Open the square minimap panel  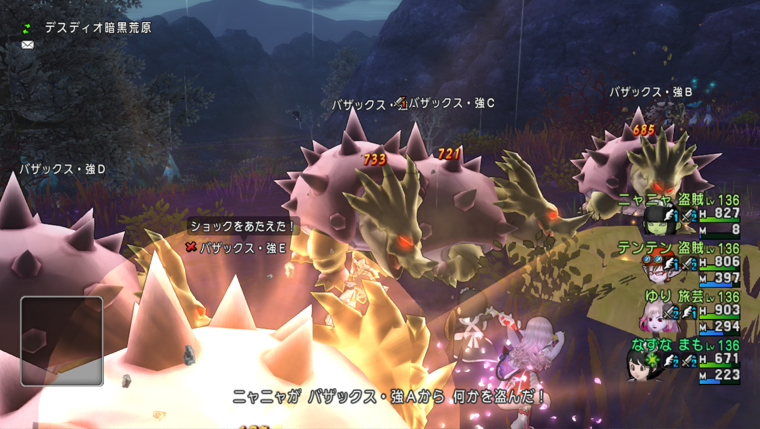(61, 340)
